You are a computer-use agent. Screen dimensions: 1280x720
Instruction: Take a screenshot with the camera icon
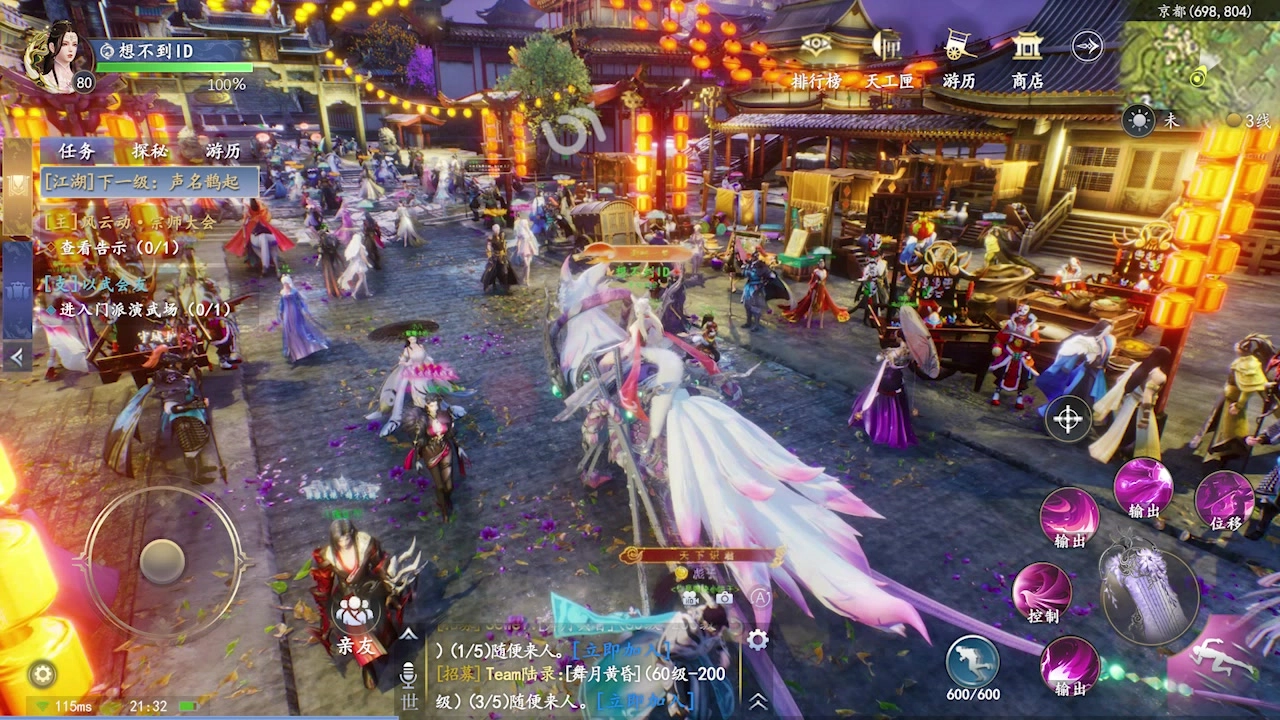(724, 596)
